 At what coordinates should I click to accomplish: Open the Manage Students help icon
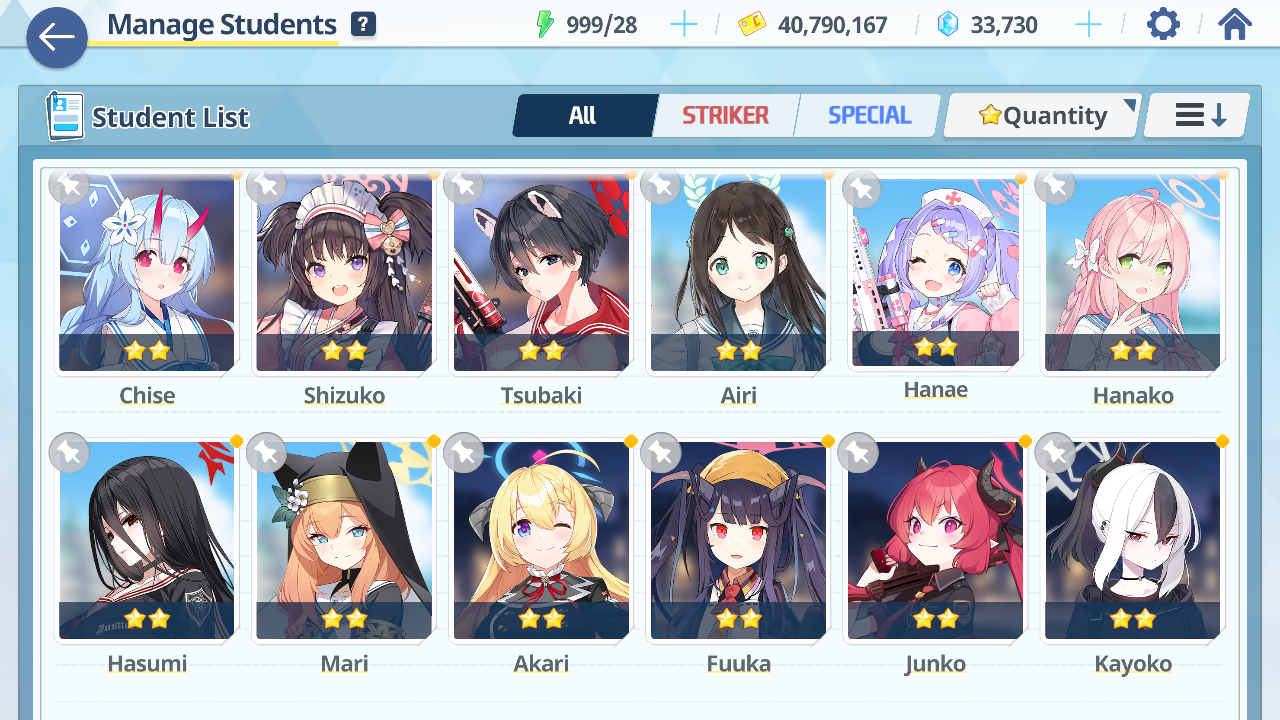pos(363,25)
